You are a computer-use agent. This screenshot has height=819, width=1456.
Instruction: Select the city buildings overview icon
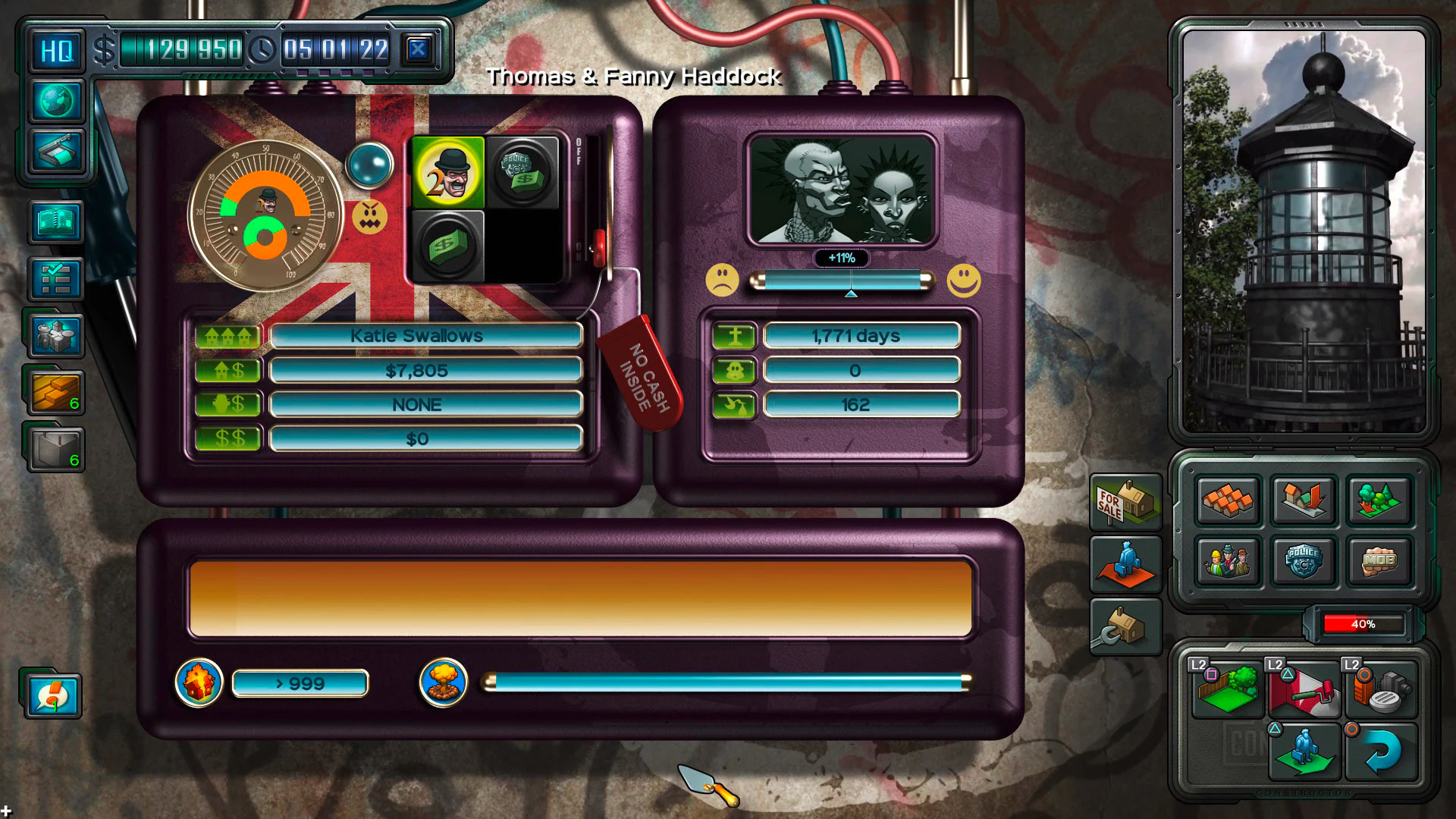coord(57,334)
